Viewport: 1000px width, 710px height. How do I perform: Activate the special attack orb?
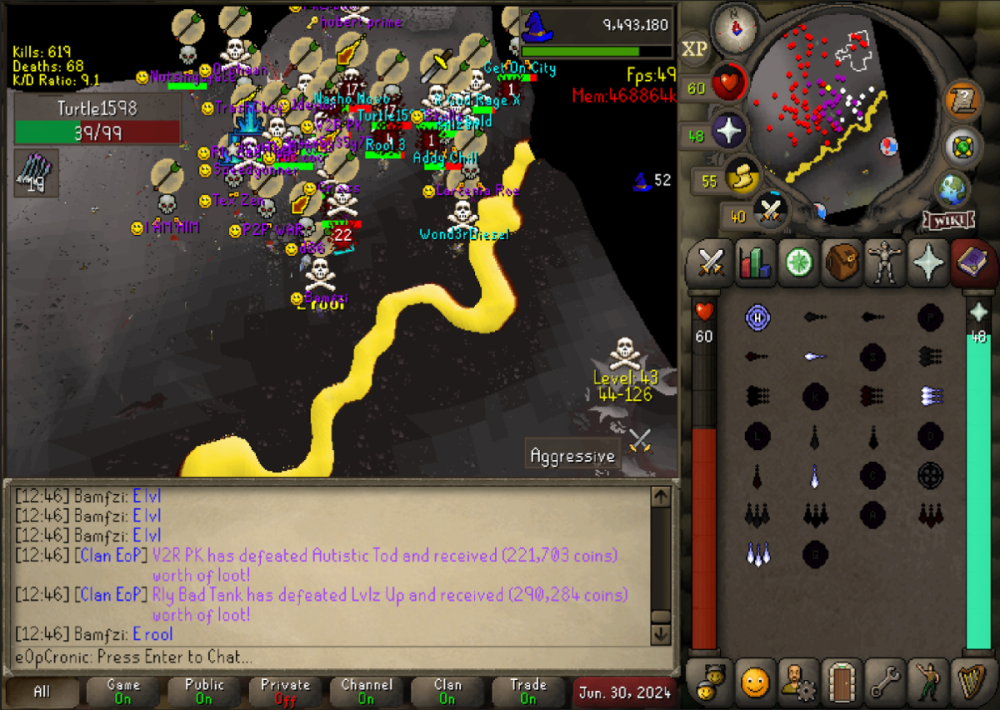pos(770,211)
